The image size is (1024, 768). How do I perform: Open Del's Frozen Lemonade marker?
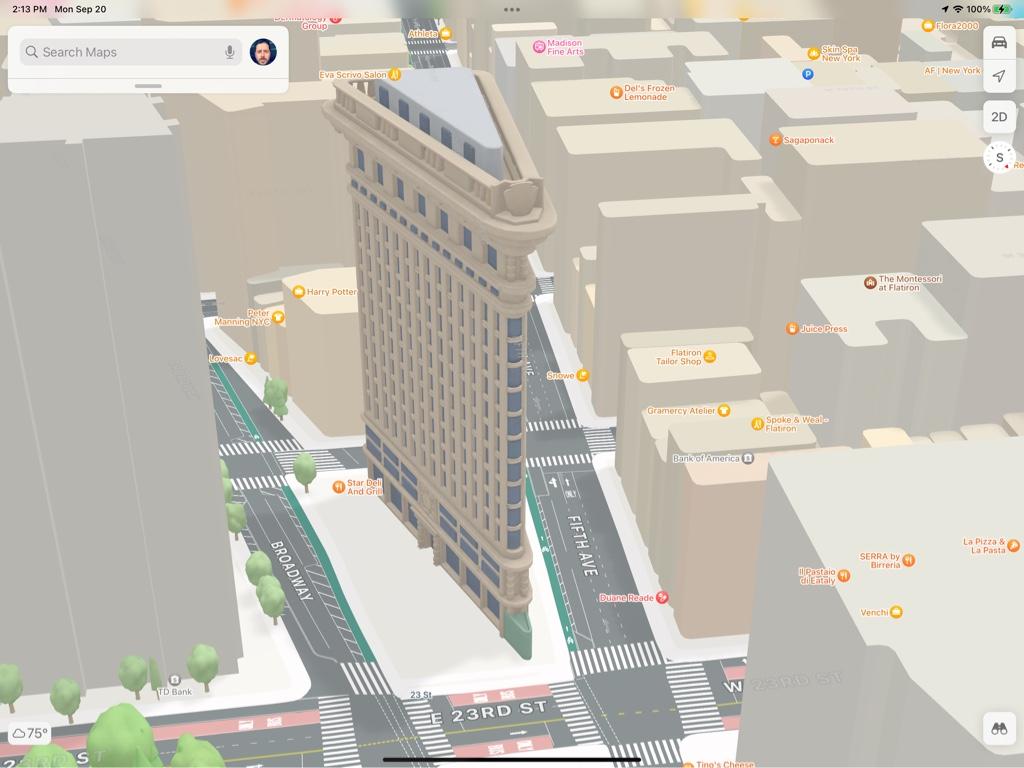point(616,92)
